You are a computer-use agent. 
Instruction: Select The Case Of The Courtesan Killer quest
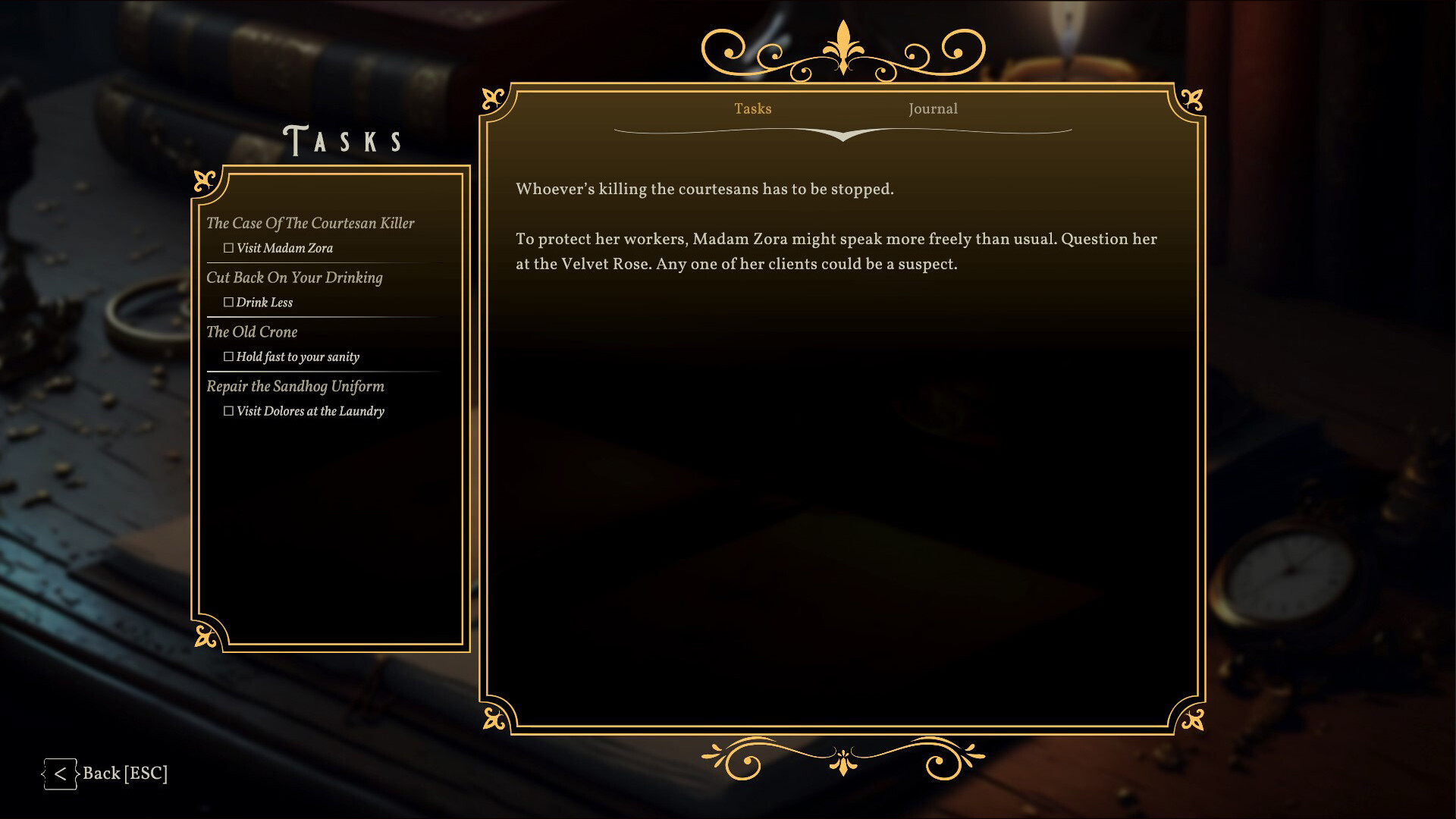pyautogui.click(x=311, y=223)
